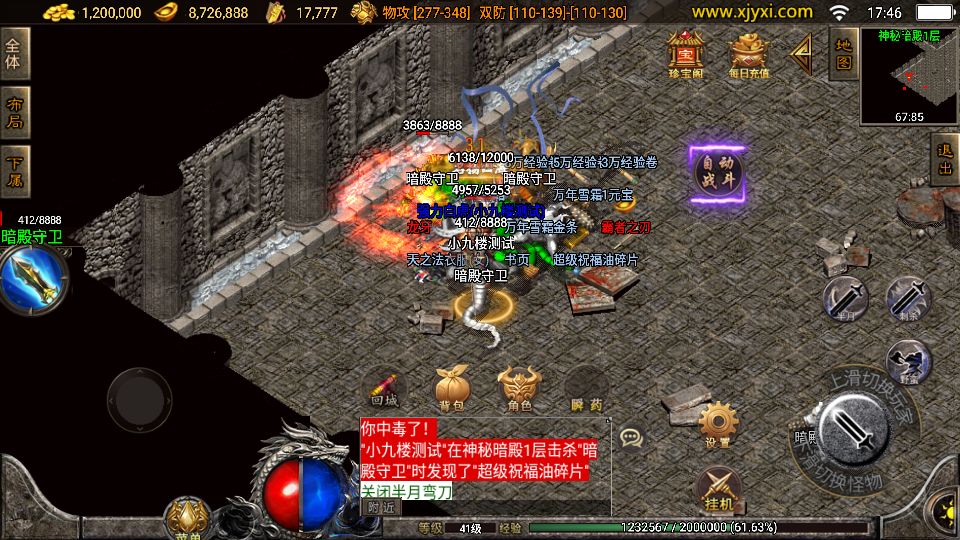Select the 布局 layout tab
This screenshot has width=960, height=540.
15,113
